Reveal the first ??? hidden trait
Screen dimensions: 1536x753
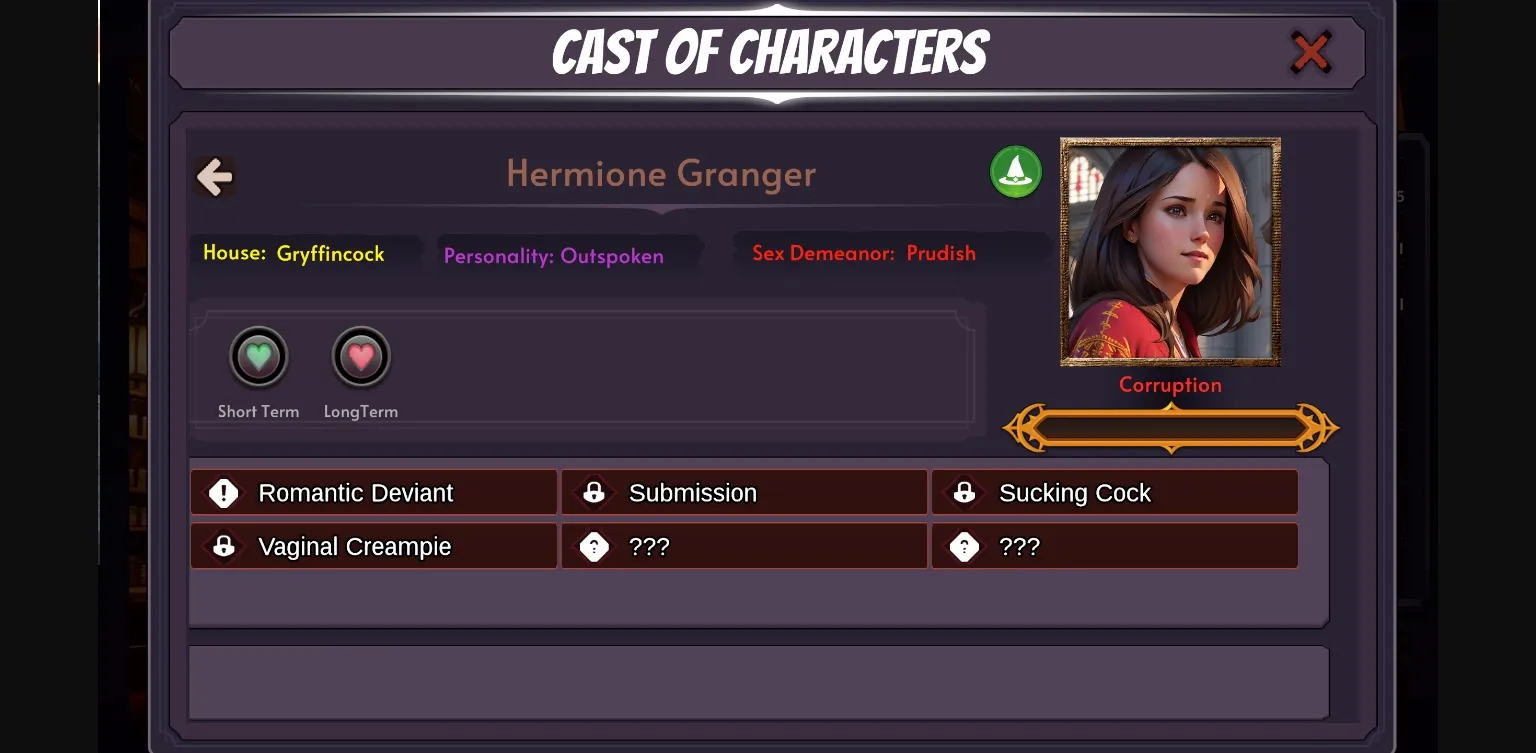pyautogui.click(x=744, y=546)
